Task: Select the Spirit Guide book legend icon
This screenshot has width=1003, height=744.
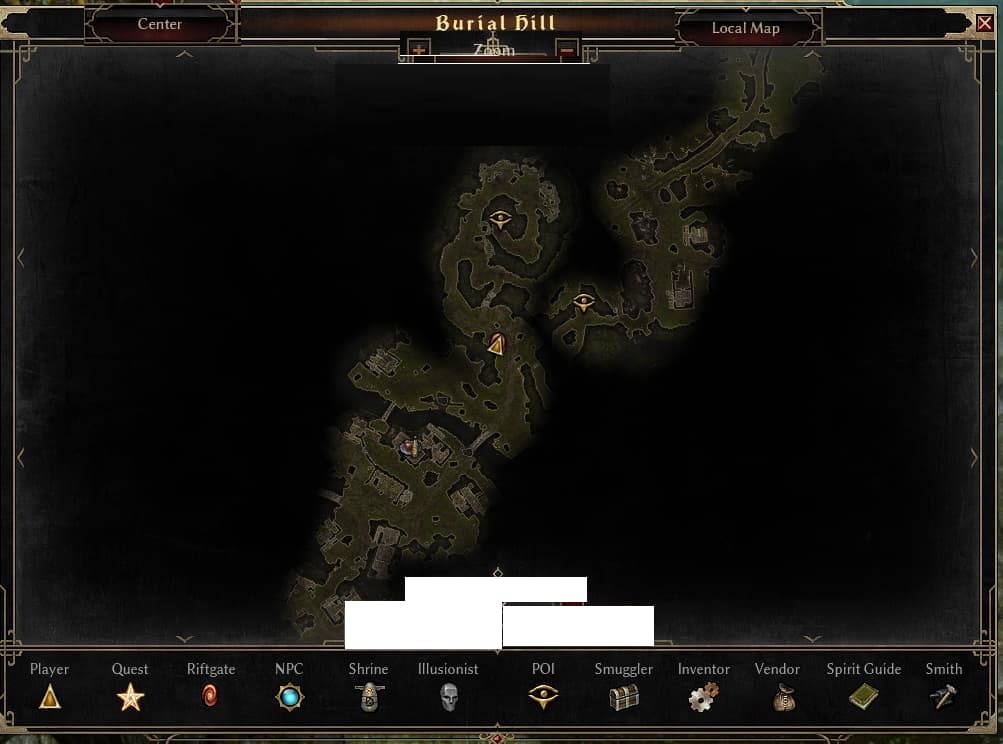Action: point(863,697)
